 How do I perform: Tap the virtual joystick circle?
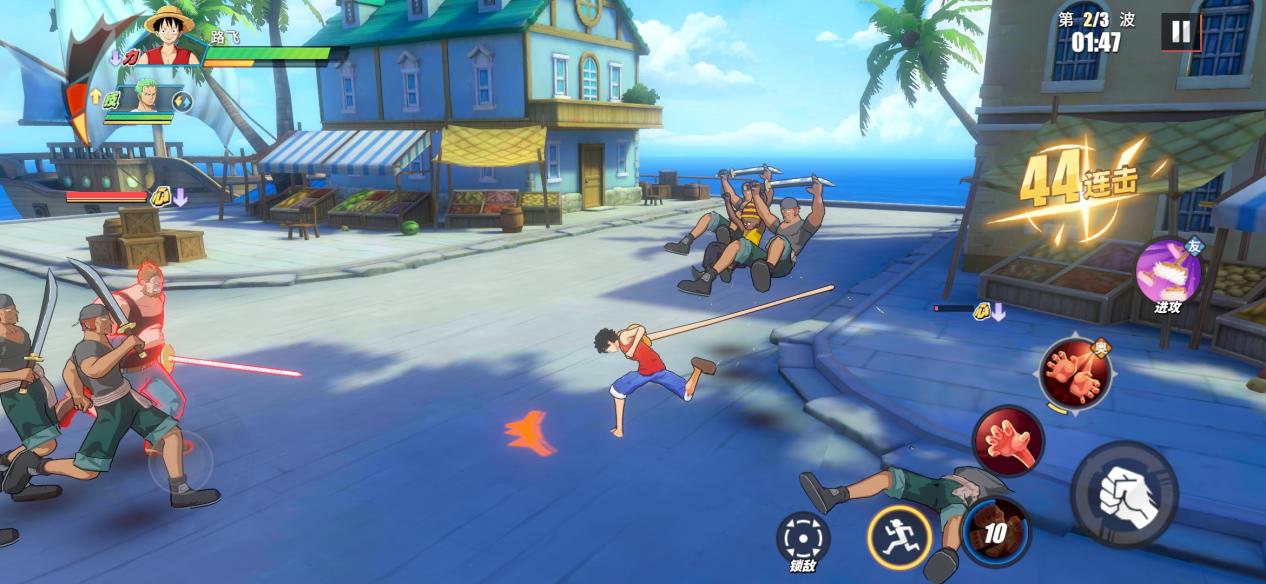coord(180,461)
